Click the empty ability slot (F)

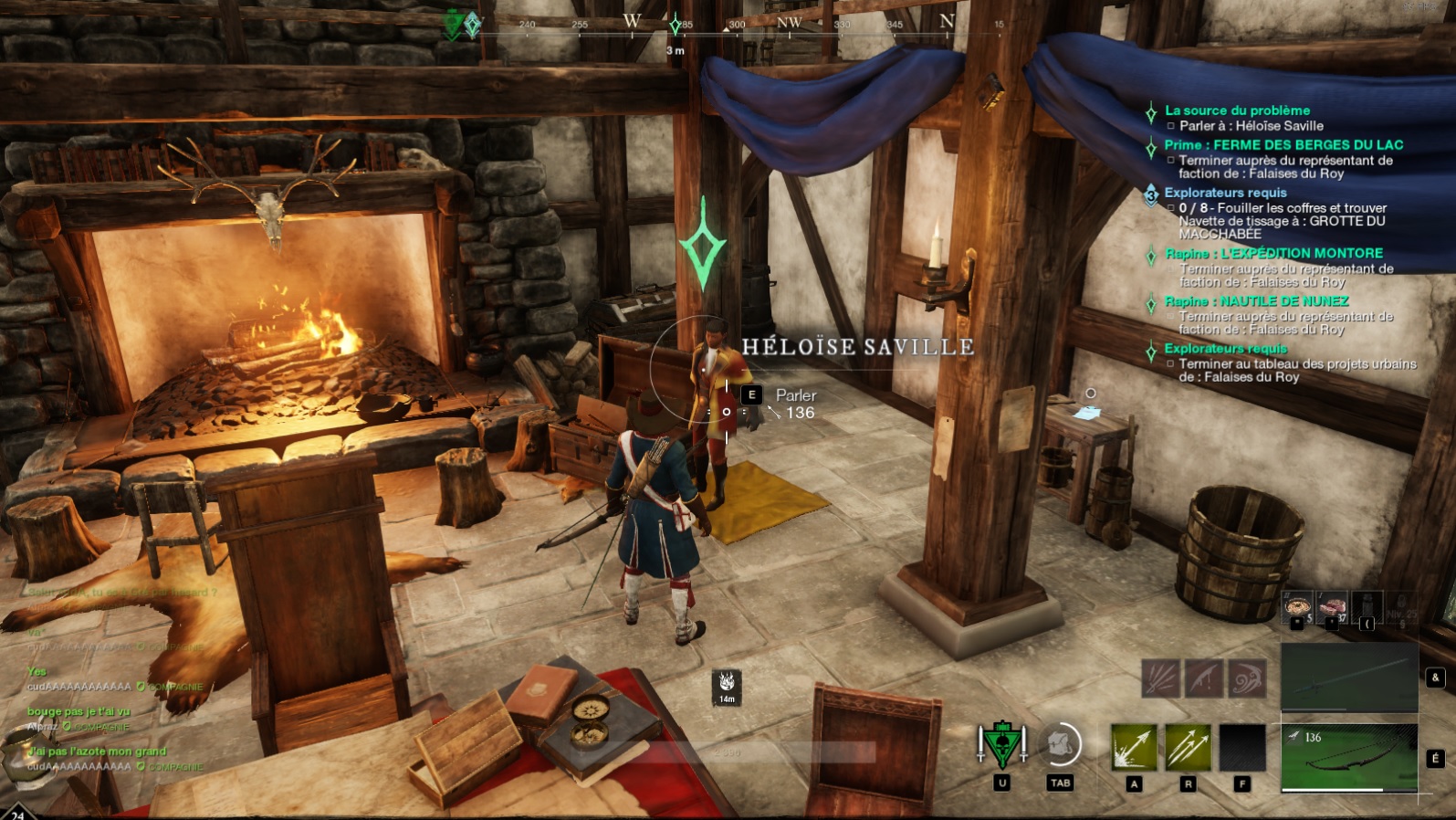tap(1243, 749)
